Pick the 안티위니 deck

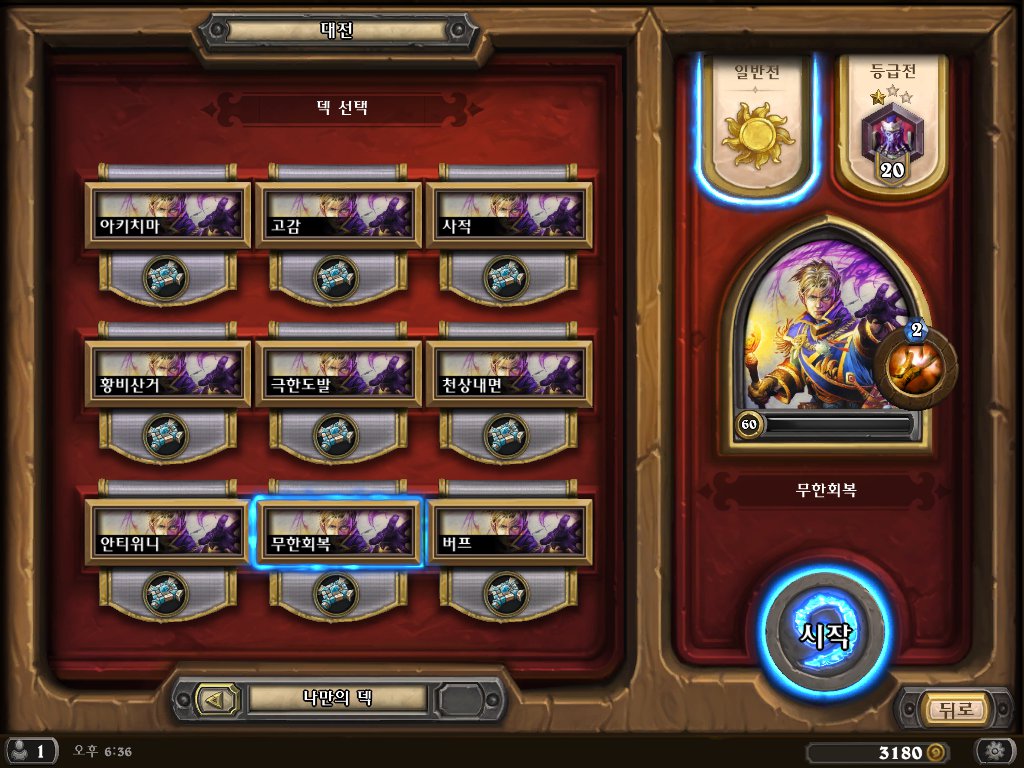click(167, 532)
